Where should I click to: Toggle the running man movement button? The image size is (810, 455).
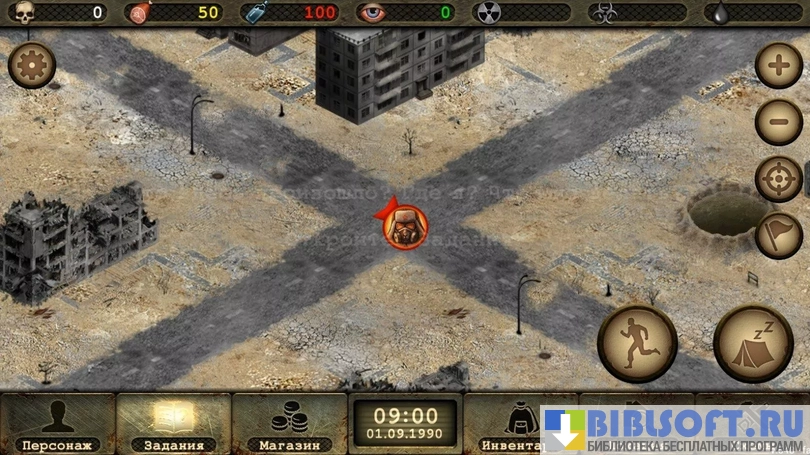click(x=637, y=342)
